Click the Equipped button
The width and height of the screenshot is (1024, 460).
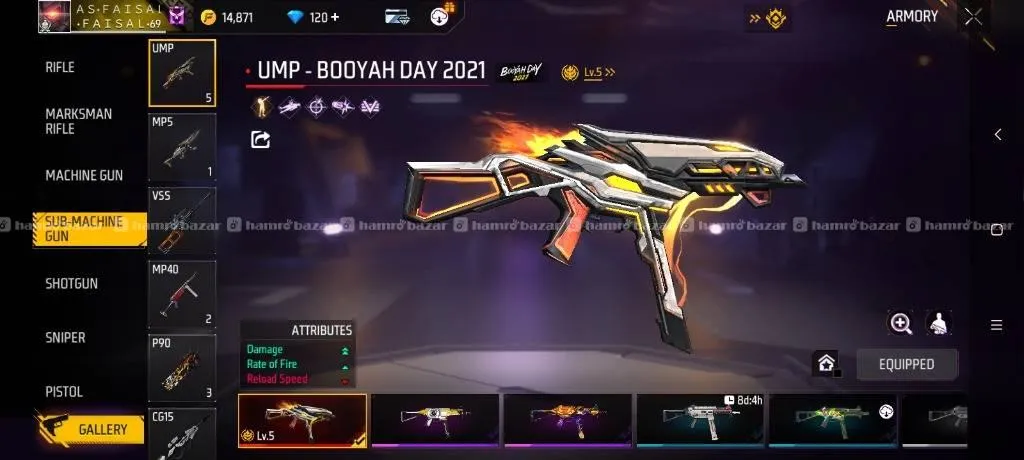(x=906, y=364)
